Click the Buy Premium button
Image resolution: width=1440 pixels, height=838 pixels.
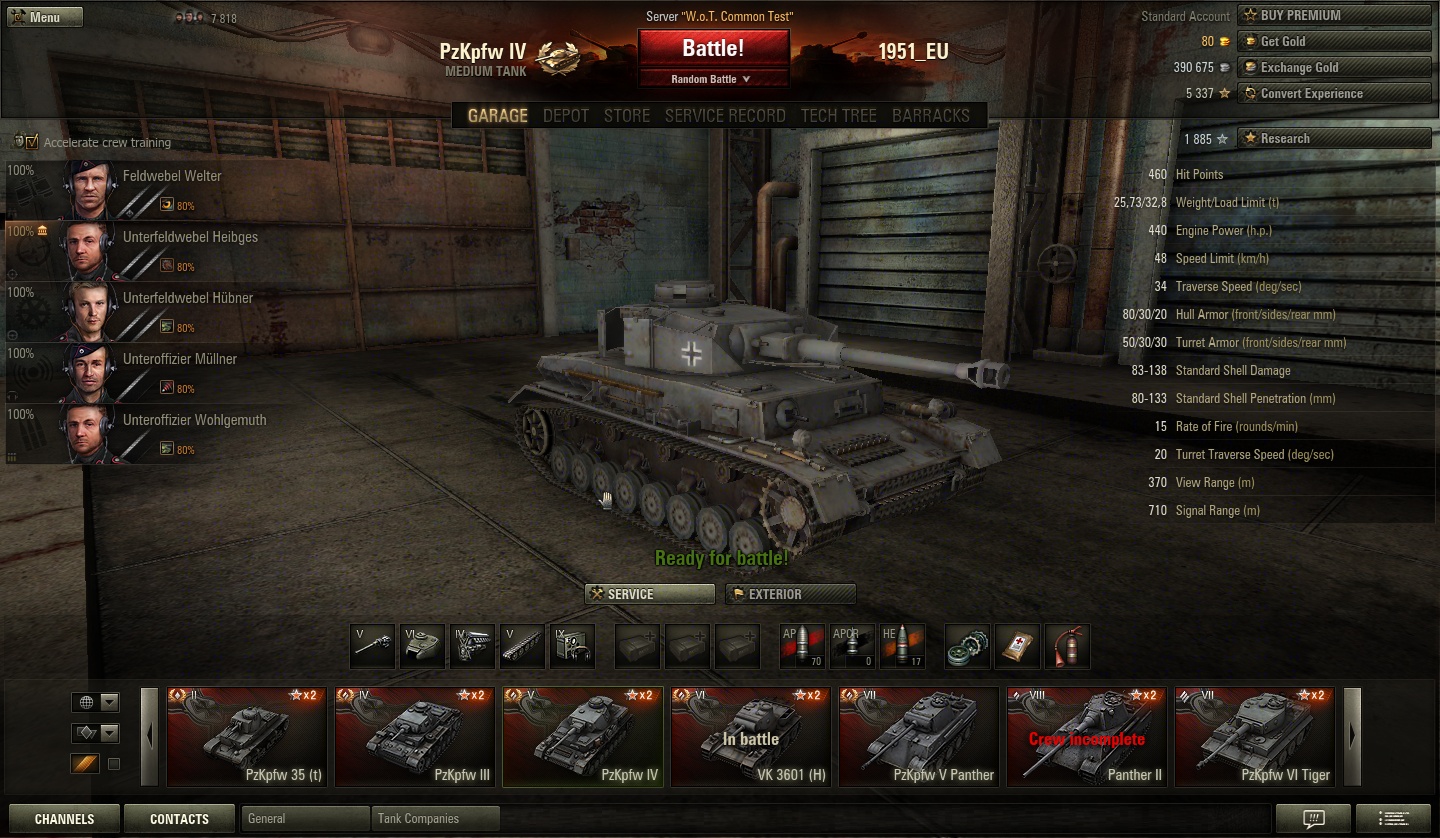point(1334,15)
